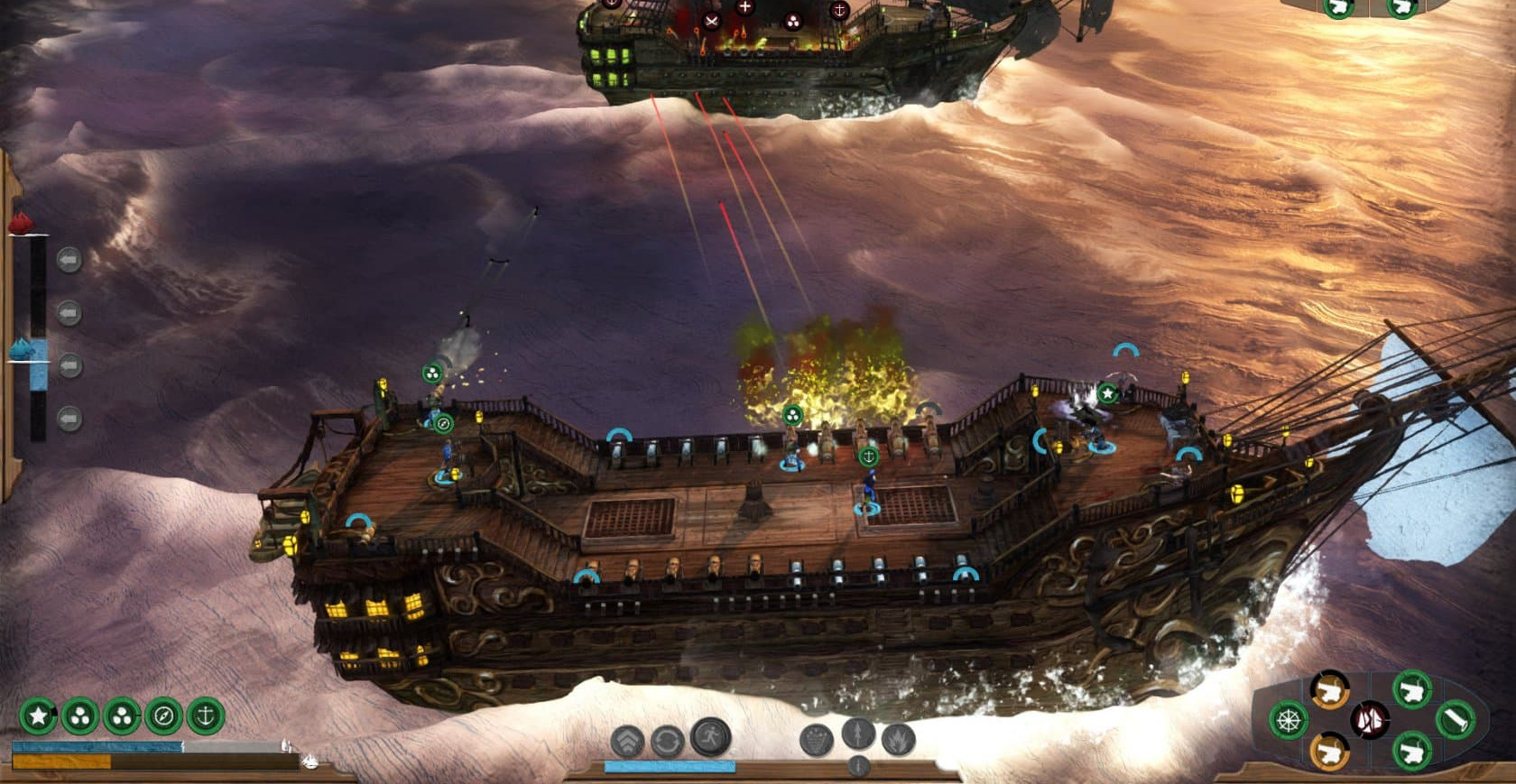Activate the circular arrows swap button
Screen dimensions: 1516x784
[x=667, y=742]
